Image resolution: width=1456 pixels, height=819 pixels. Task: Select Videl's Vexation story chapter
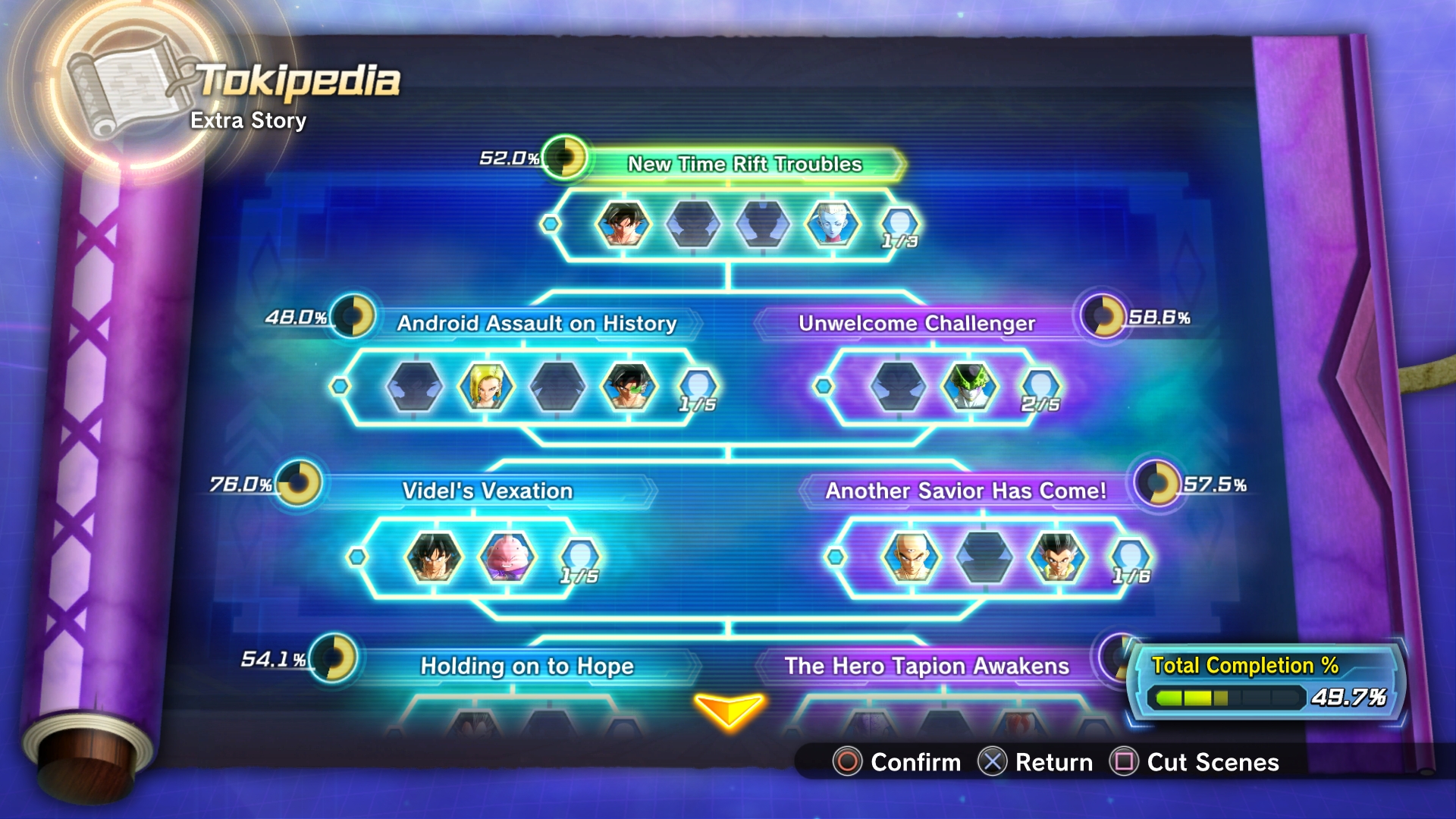coord(487,491)
